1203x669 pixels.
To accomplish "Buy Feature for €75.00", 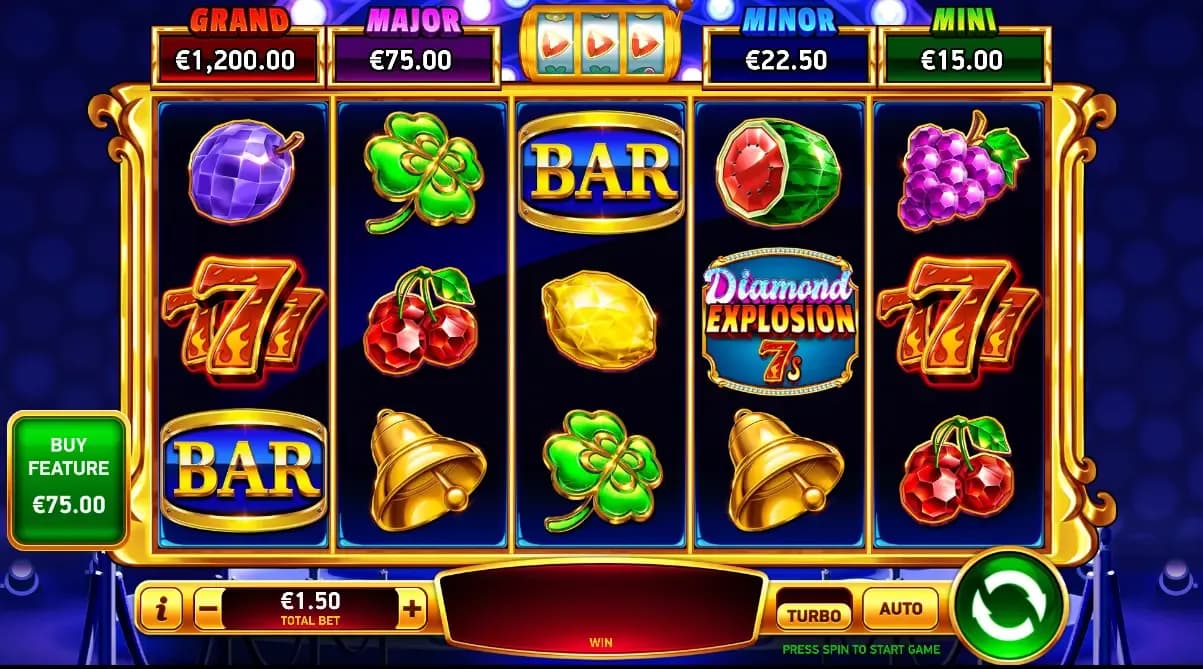I will (68, 475).
